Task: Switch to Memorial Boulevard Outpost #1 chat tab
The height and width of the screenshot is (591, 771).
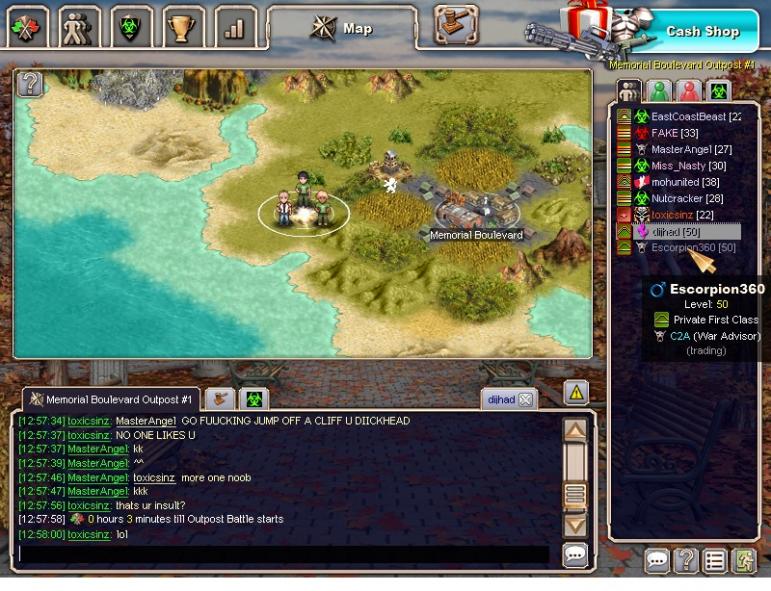Action: 114,399
